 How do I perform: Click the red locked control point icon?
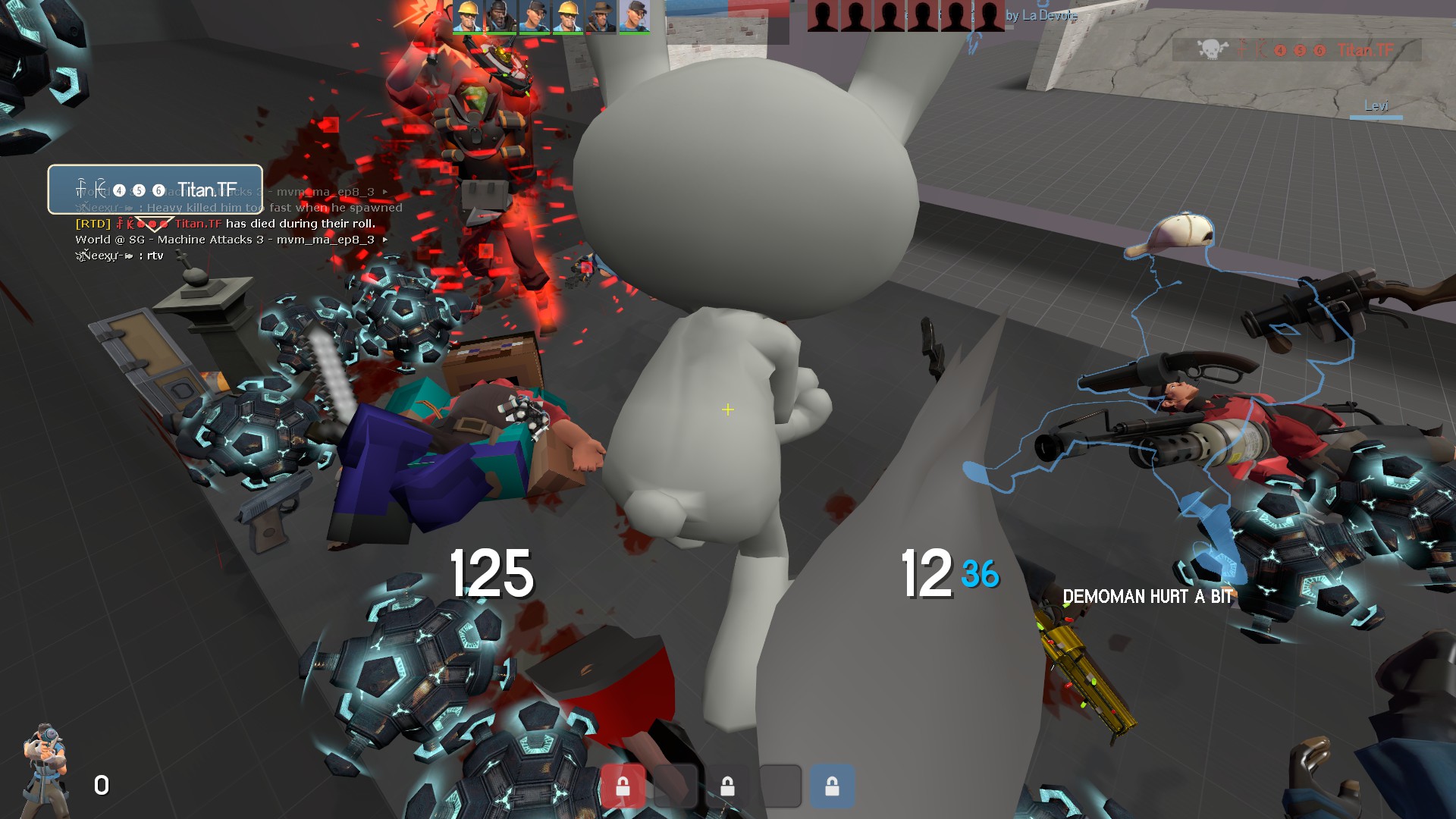pyautogui.click(x=623, y=786)
